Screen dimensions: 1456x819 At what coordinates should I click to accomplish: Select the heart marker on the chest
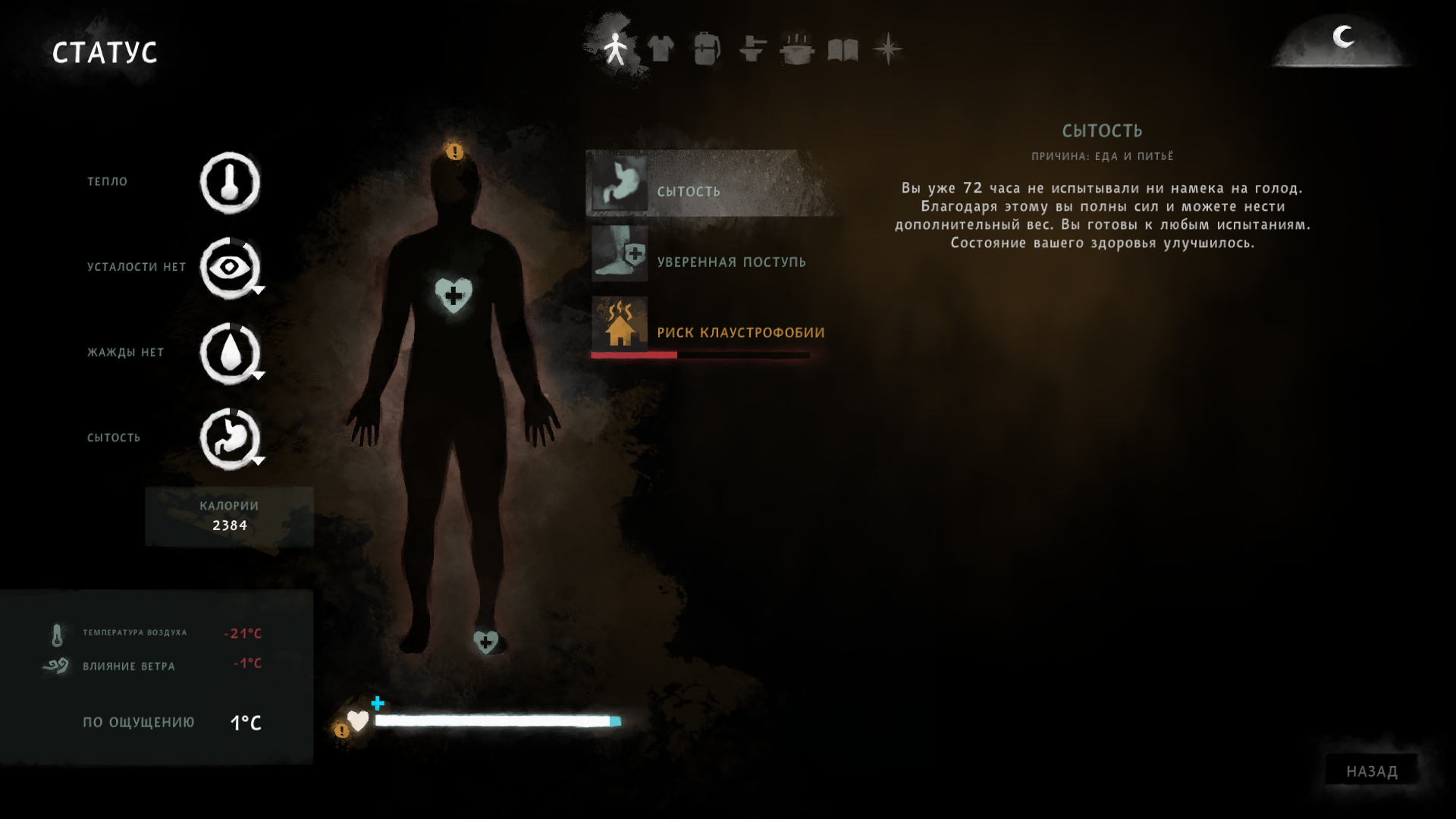point(453,295)
